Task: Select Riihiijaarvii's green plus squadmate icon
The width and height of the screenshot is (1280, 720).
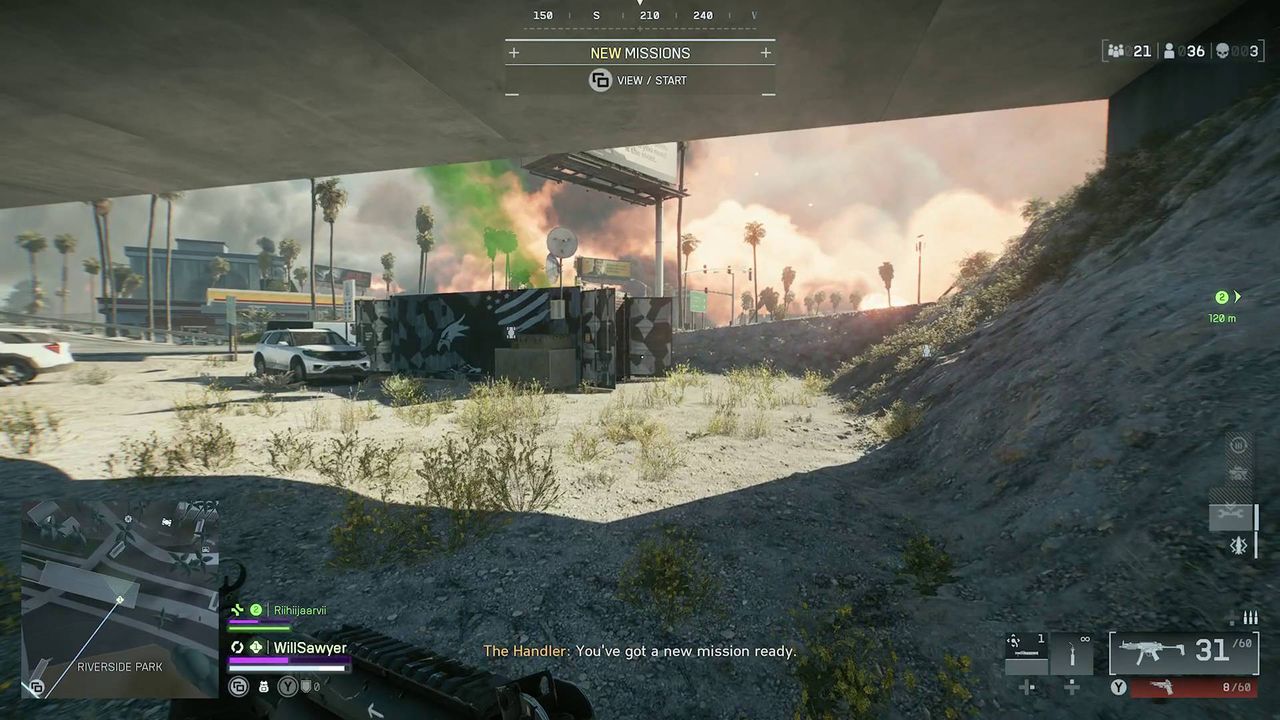Action: (237, 609)
